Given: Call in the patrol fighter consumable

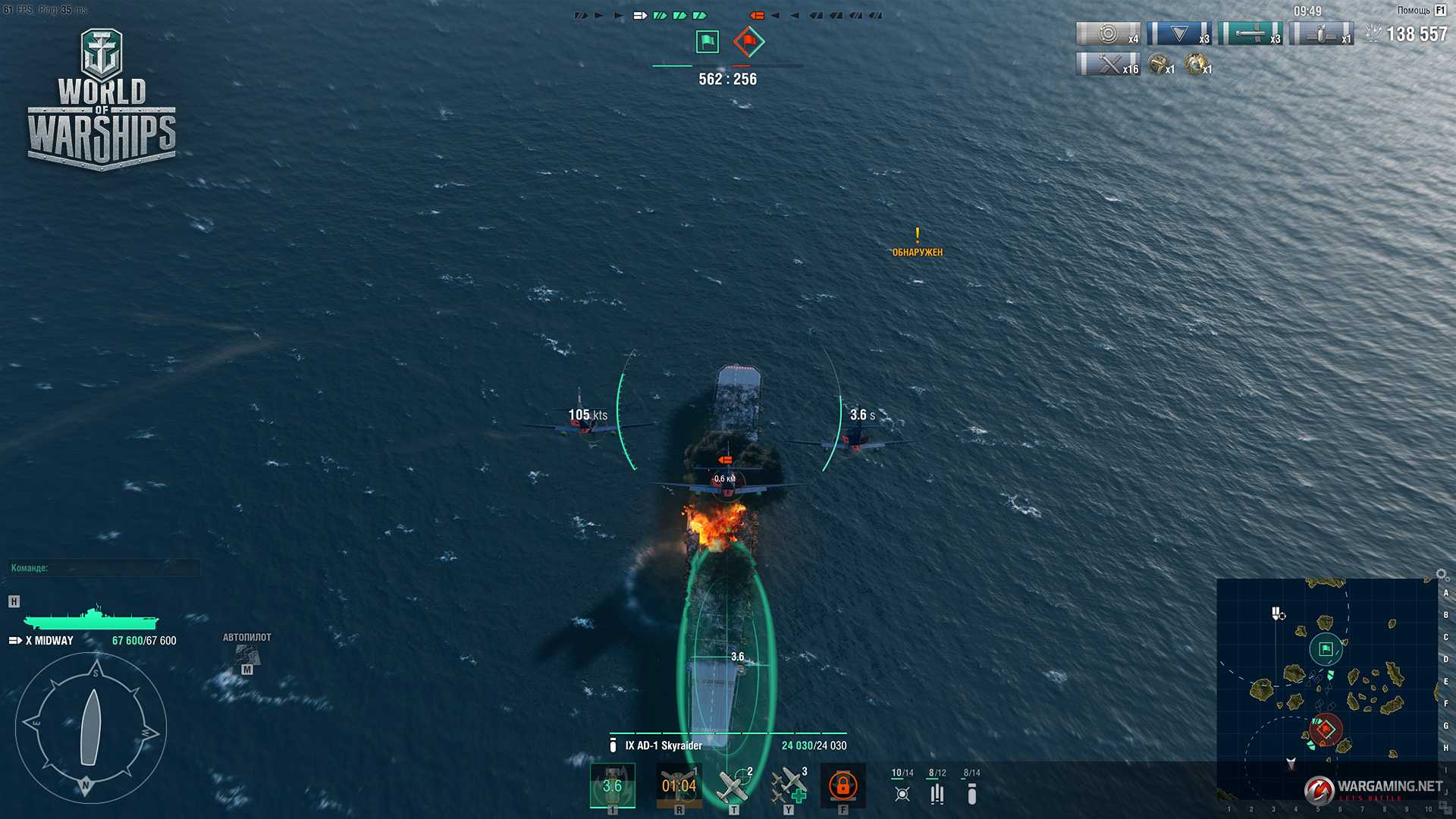Looking at the screenshot, I should point(733,786).
